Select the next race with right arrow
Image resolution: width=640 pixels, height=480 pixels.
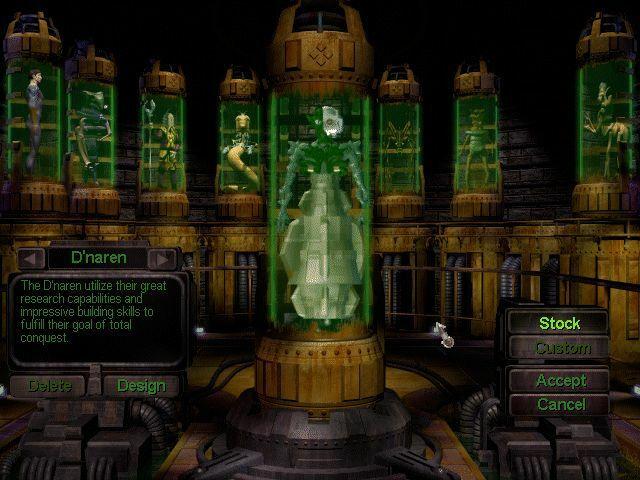[x=163, y=259]
